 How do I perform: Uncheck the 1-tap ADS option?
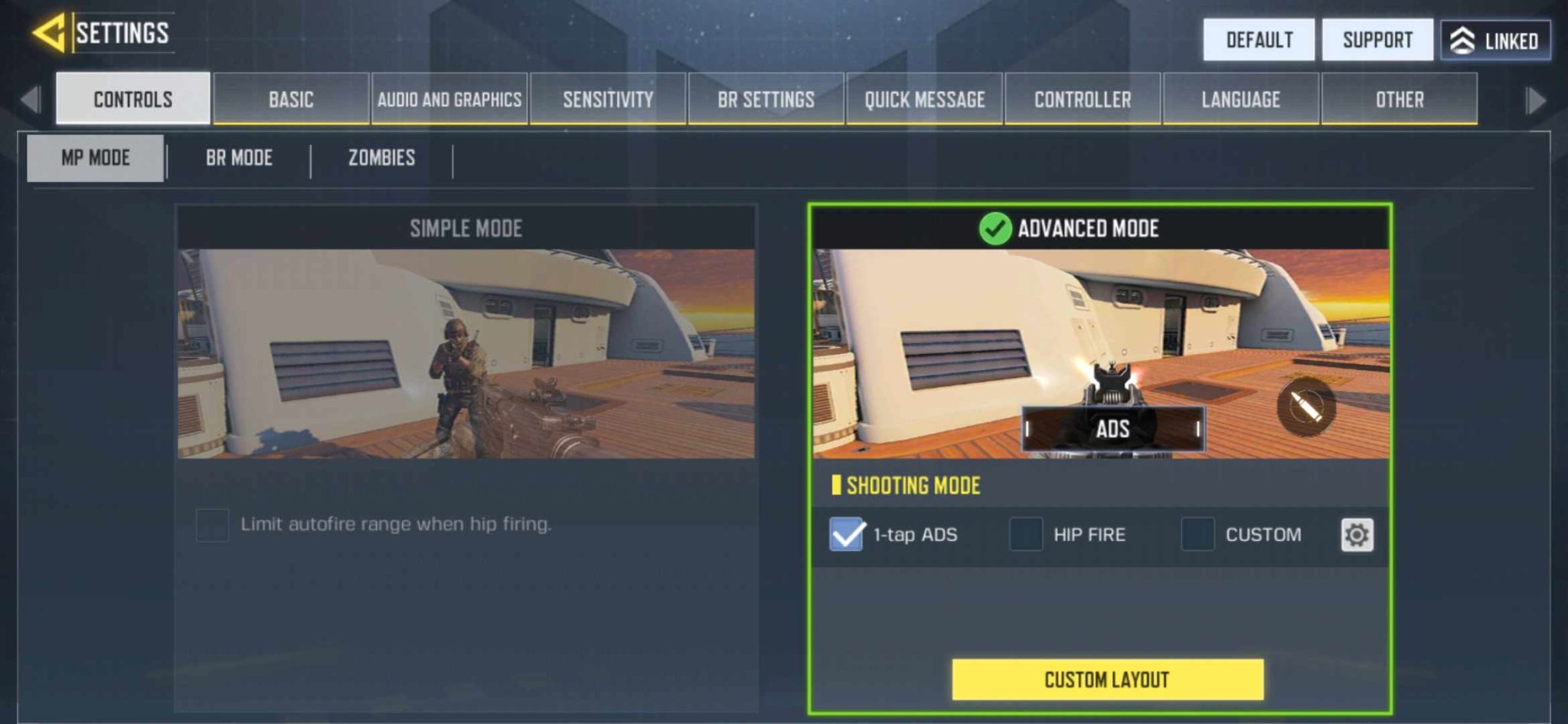847,535
